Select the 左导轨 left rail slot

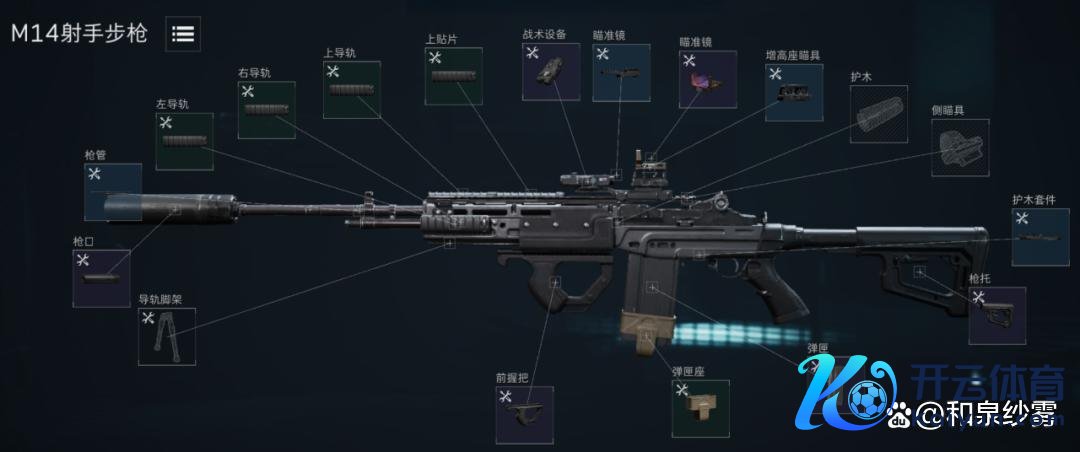[184, 141]
